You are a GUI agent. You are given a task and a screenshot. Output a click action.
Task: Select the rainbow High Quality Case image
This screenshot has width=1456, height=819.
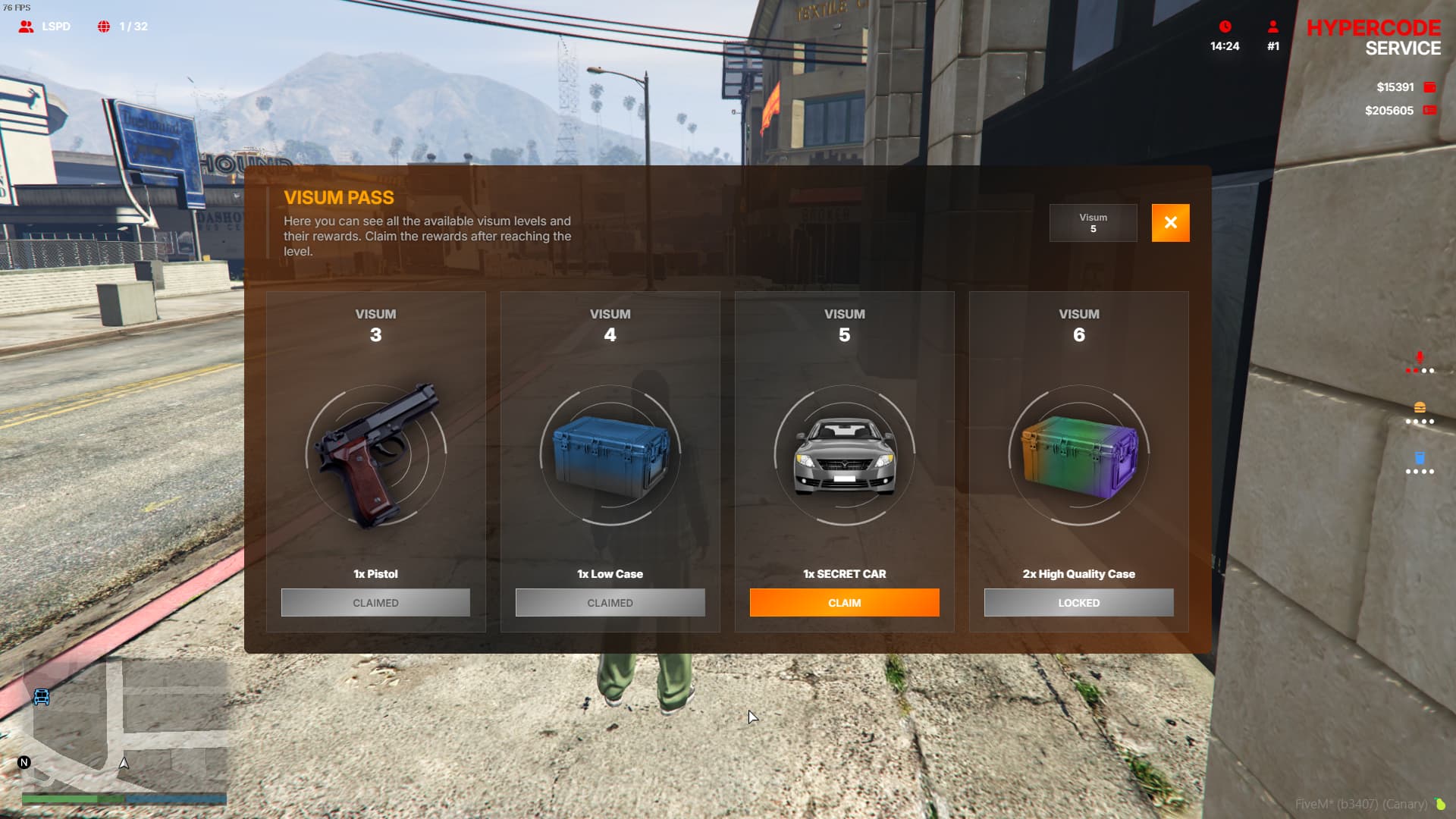point(1078,455)
